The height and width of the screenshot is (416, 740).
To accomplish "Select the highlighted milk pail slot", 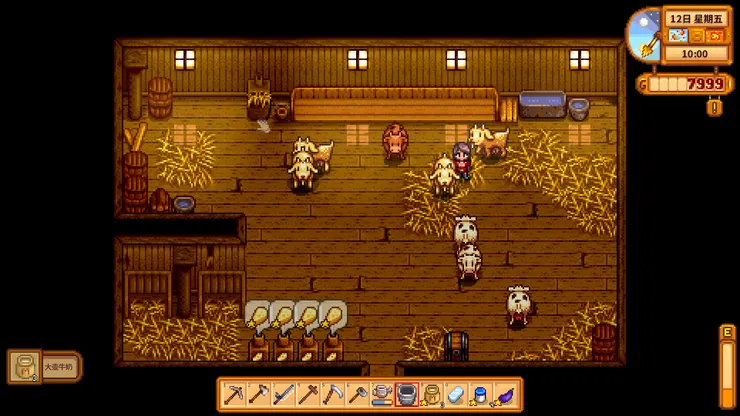I will point(407,394).
